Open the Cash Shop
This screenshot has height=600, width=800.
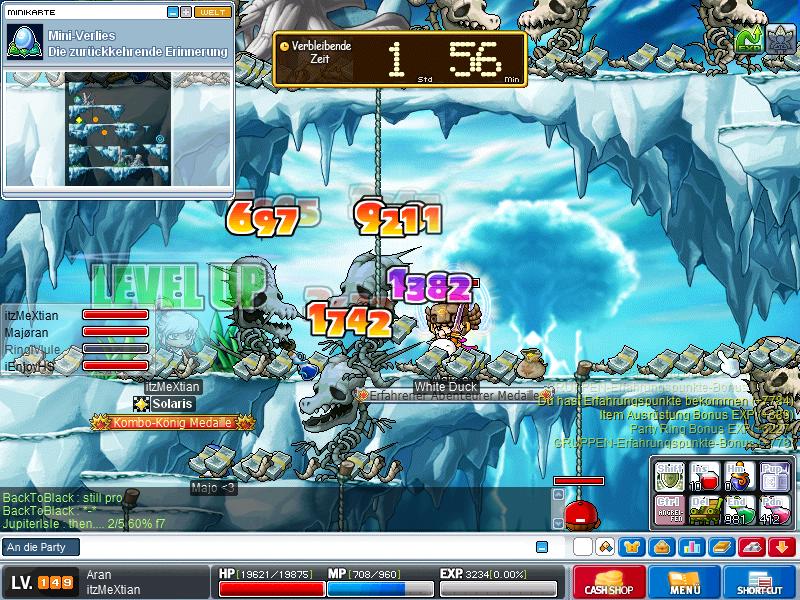coord(607,582)
